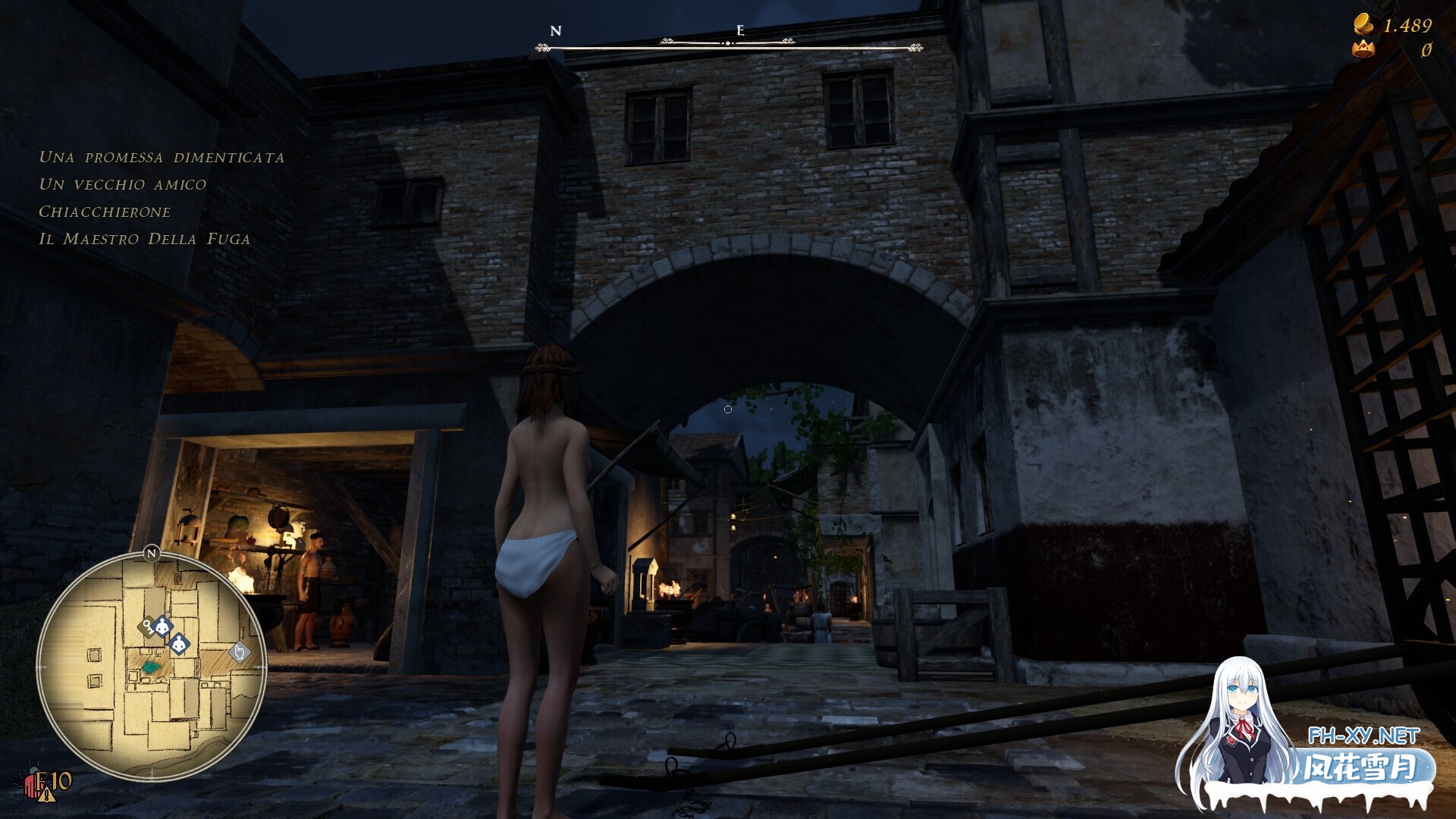Click the hand interaction marker on the minimap
Viewport: 1456px width, 819px height.
[x=238, y=653]
